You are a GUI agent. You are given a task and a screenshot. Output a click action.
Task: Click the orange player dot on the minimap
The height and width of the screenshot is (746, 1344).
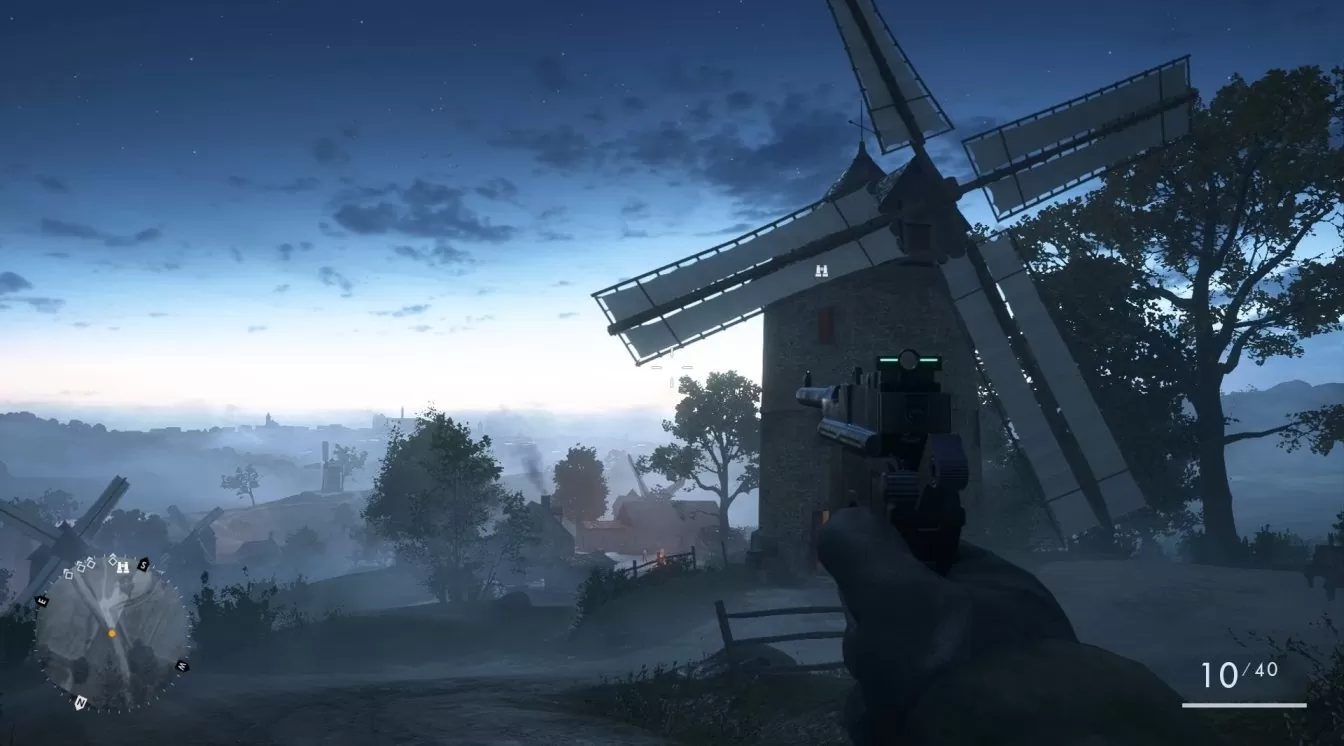[112, 633]
